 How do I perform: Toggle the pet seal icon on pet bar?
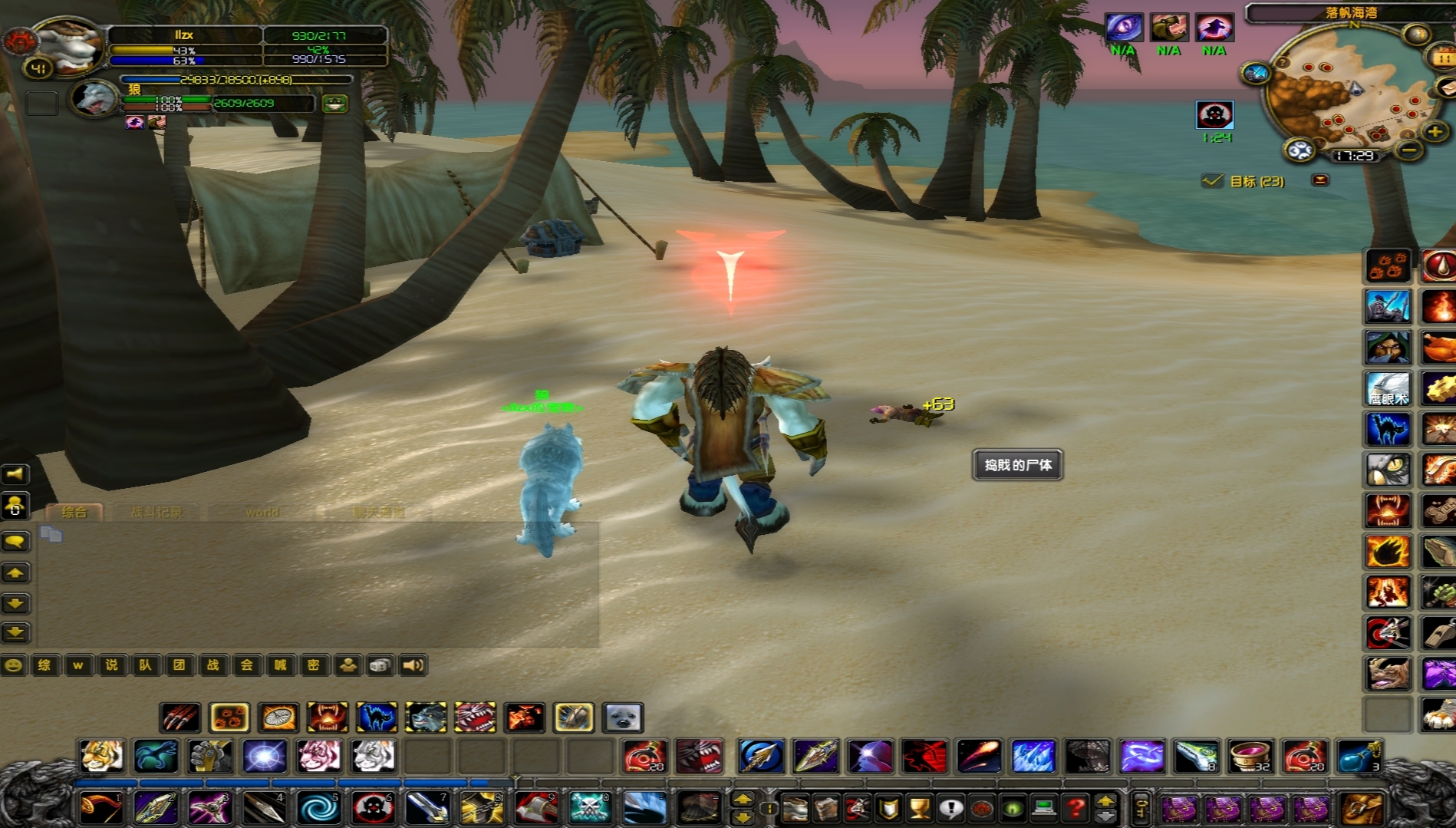coord(622,717)
